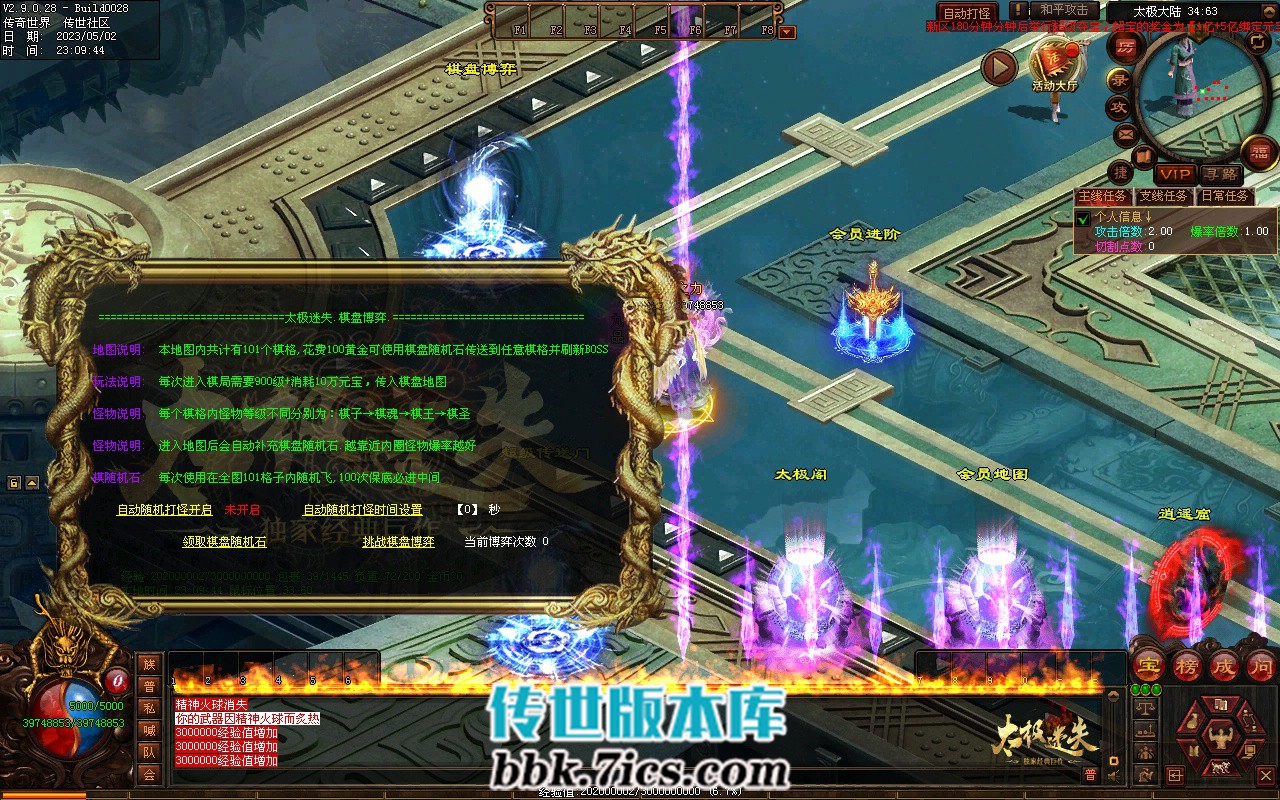Switch to the 支线任务 tab
This screenshot has height=800, width=1280.
pyautogui.click(x=1163, y=196)
